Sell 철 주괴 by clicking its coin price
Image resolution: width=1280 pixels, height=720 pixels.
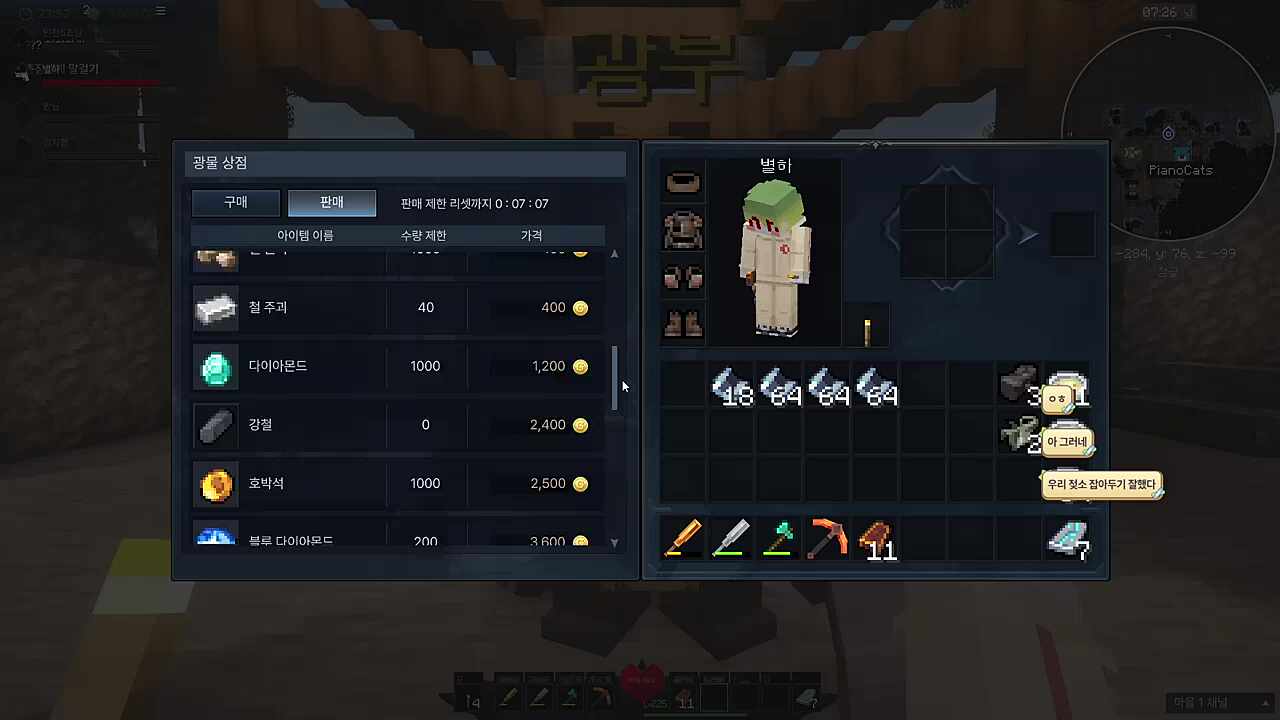[580, 307]
